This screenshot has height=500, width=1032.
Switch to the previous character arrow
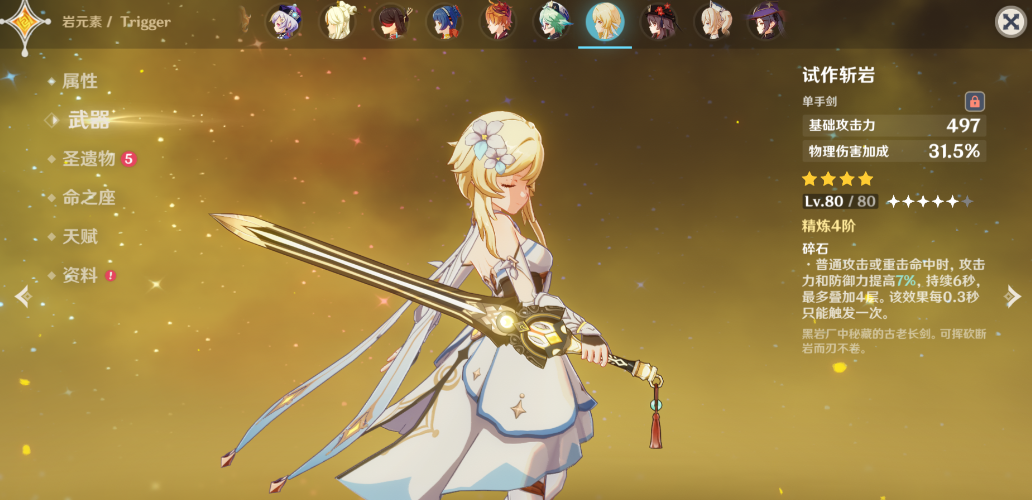point(22,296)
